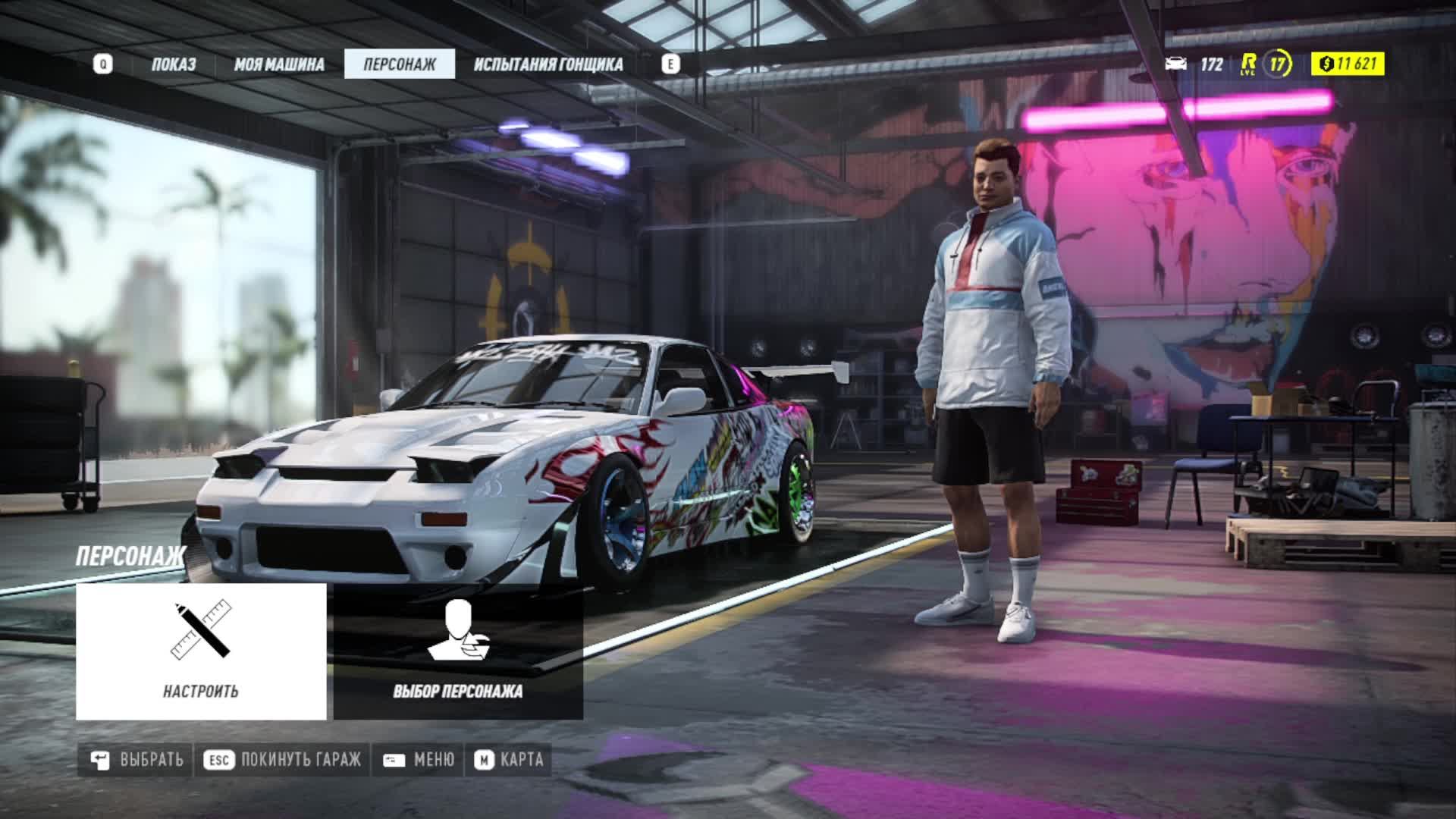Image resolution: width=1456 pixels, height=819 pixels.
Task: Select the ПЕРСОНАЖ tab
Action: [400, 64]
